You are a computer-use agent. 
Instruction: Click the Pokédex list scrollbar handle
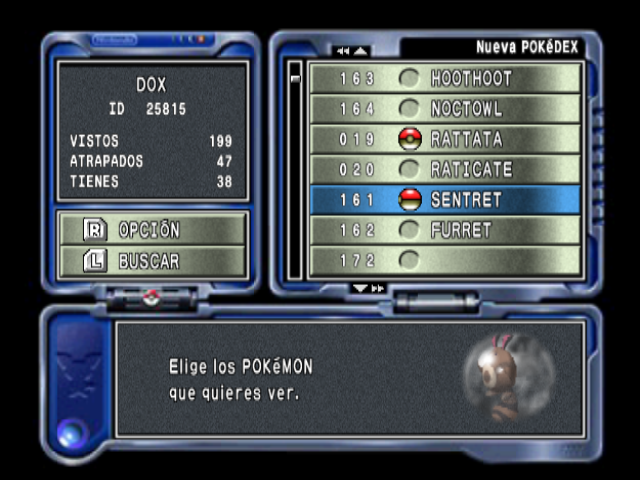(x=295, y=76)
